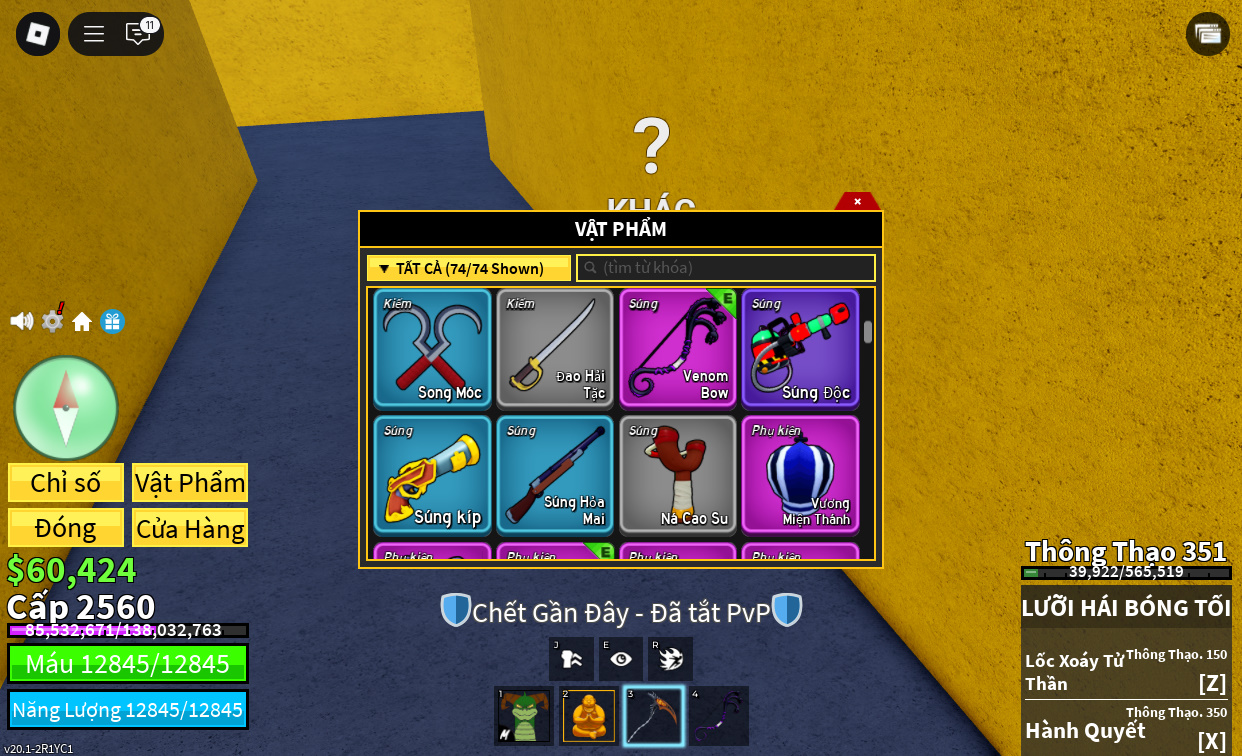
Task: Select the Song Móc sword item
Action: pyautogui.click(x=432, y=348)
